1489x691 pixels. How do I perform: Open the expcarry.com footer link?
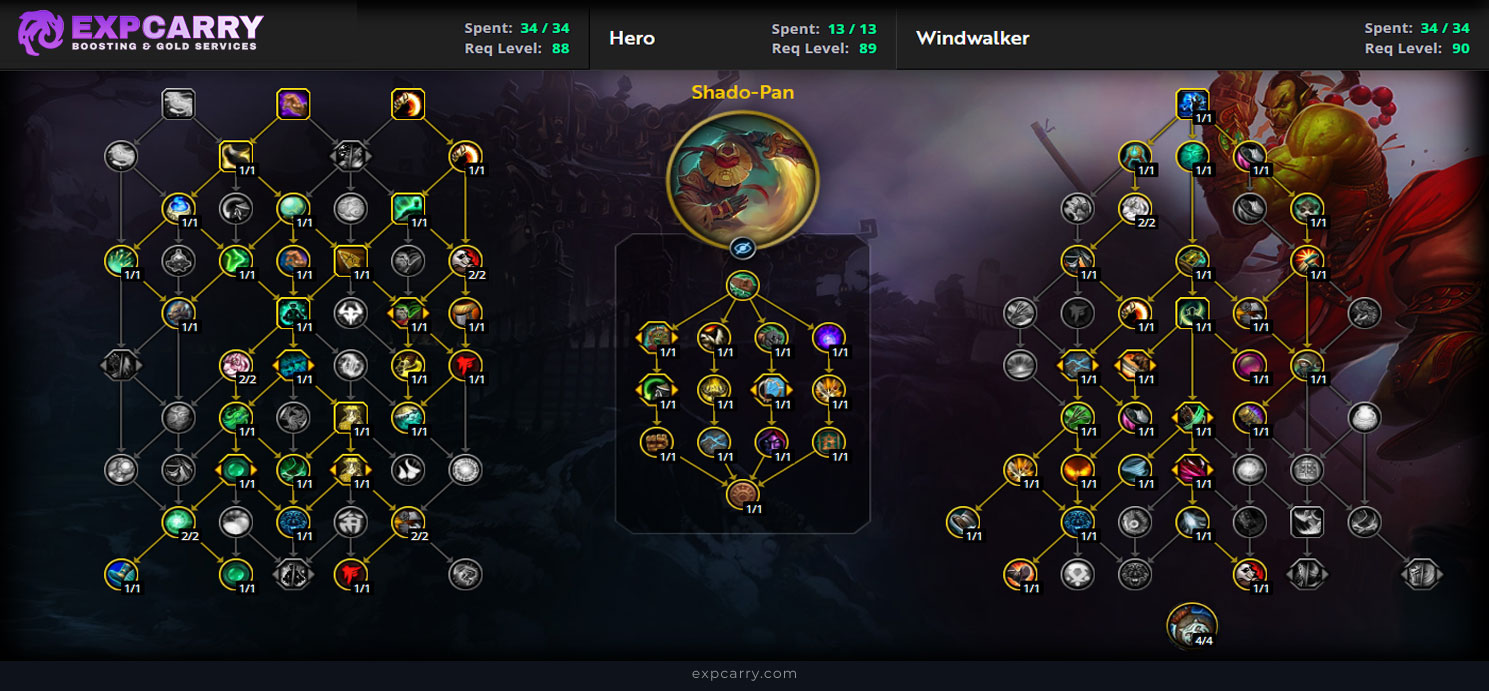click(x=744, y=674)
